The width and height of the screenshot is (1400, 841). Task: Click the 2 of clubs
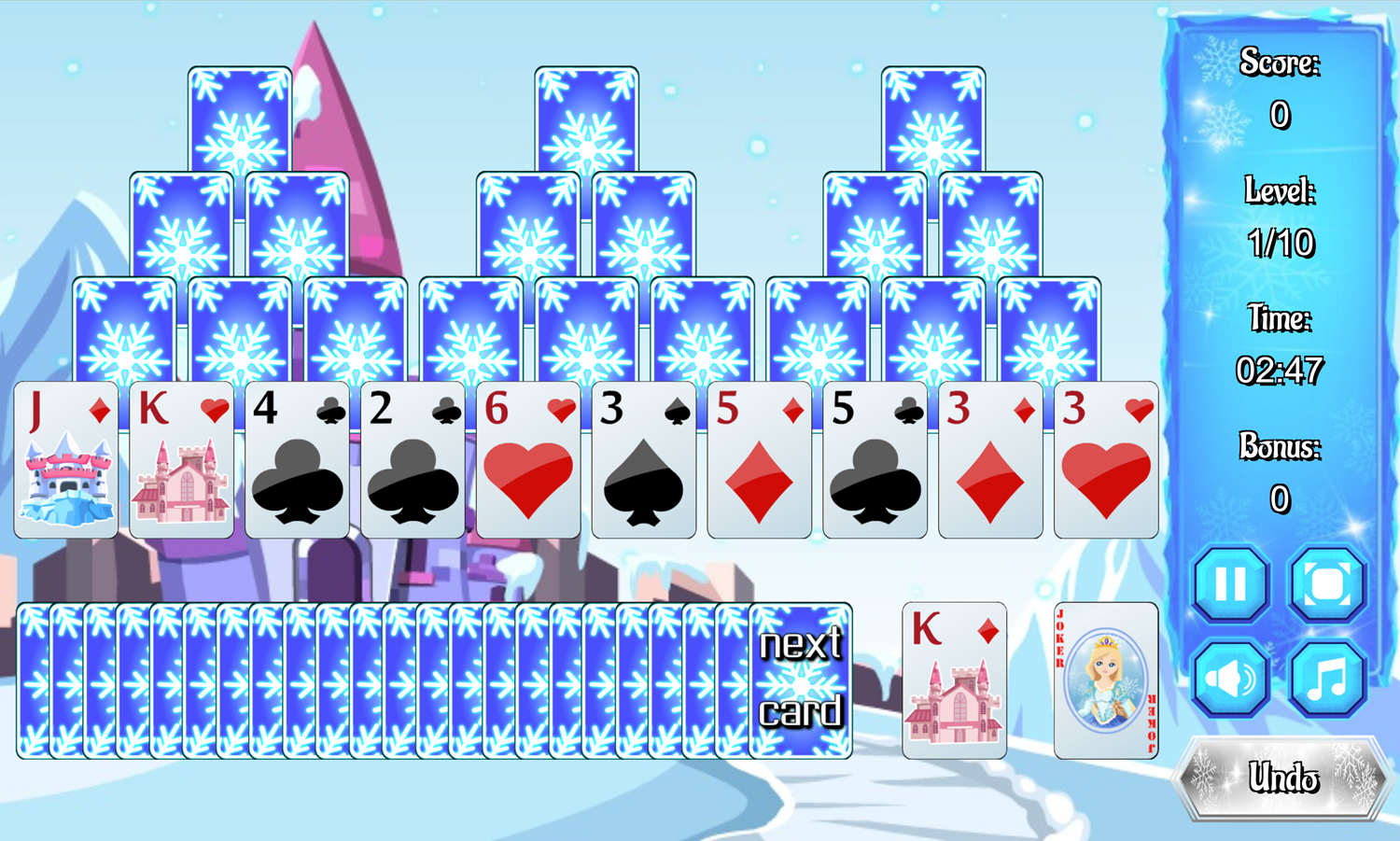pos(413,459)
